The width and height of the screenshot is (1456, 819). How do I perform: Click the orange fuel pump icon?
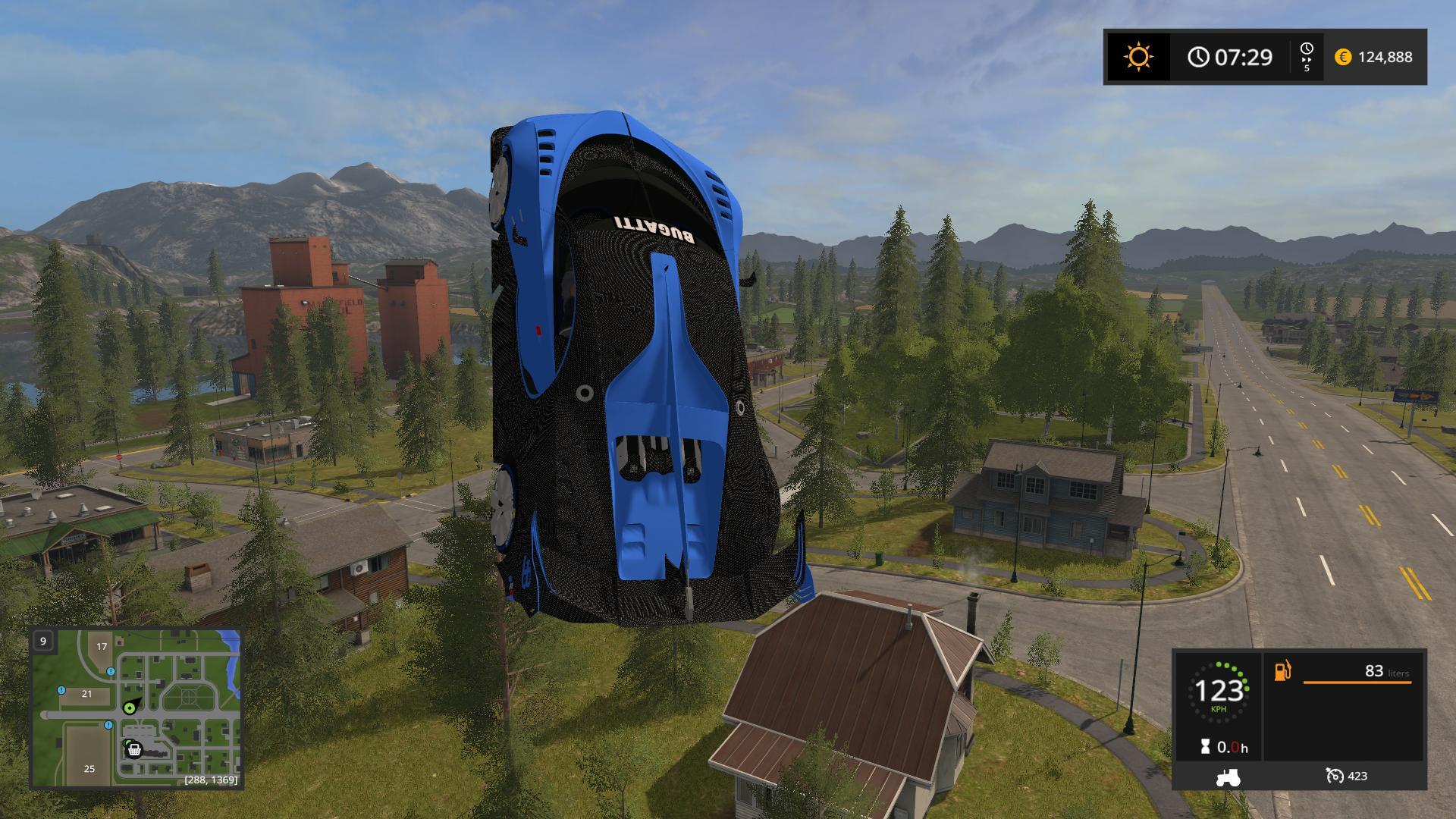point(1282,671)
